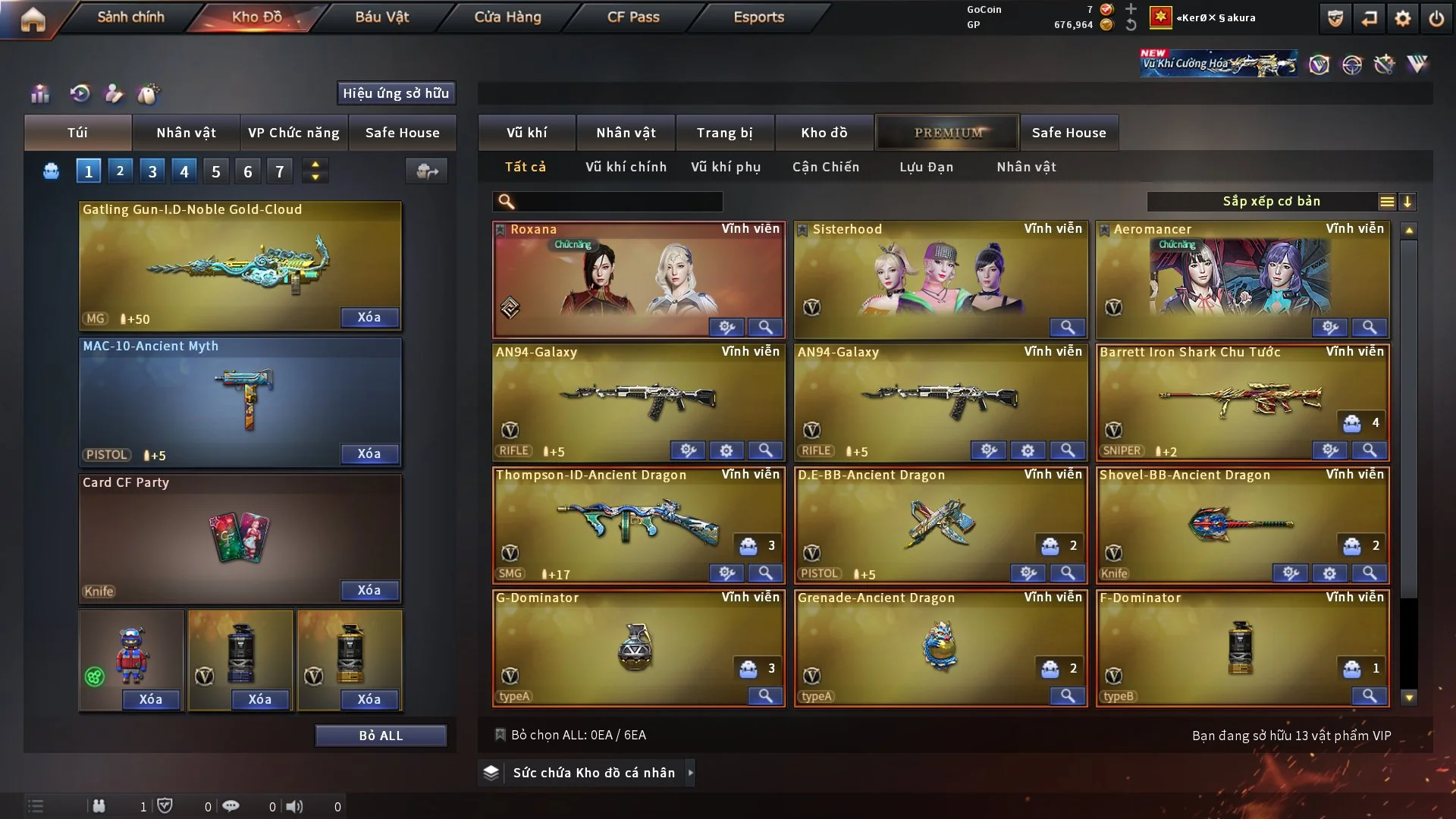Viewport: 1456px width, 819px height.
Task: Click the chat bubble icon at the bottom
Action: (231, 806)
